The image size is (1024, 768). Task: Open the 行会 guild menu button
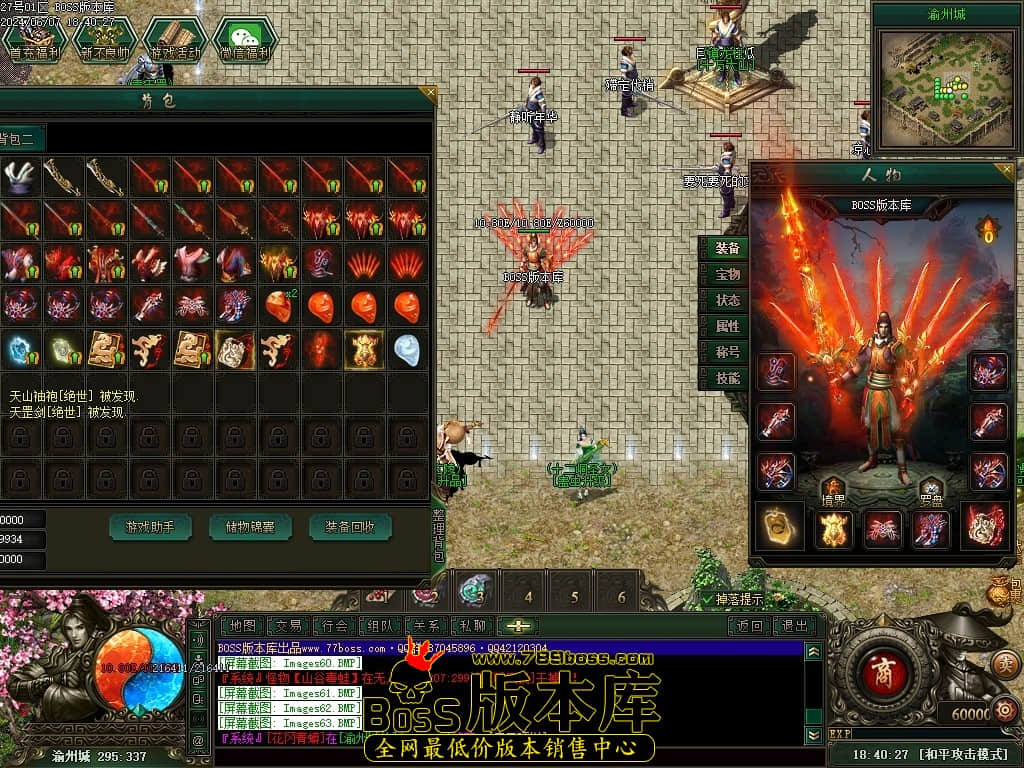[x=336, y=626]
